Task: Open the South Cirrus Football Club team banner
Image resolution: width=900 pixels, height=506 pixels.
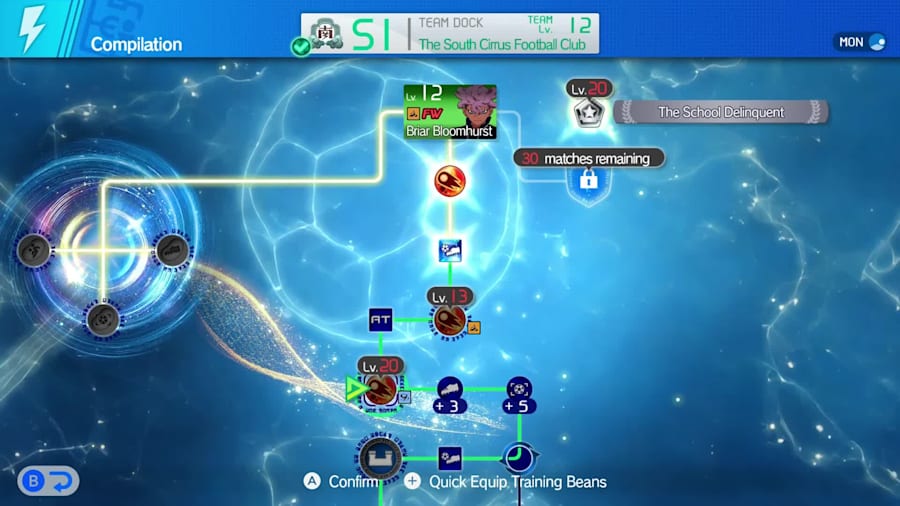Action: click(451, 33)
